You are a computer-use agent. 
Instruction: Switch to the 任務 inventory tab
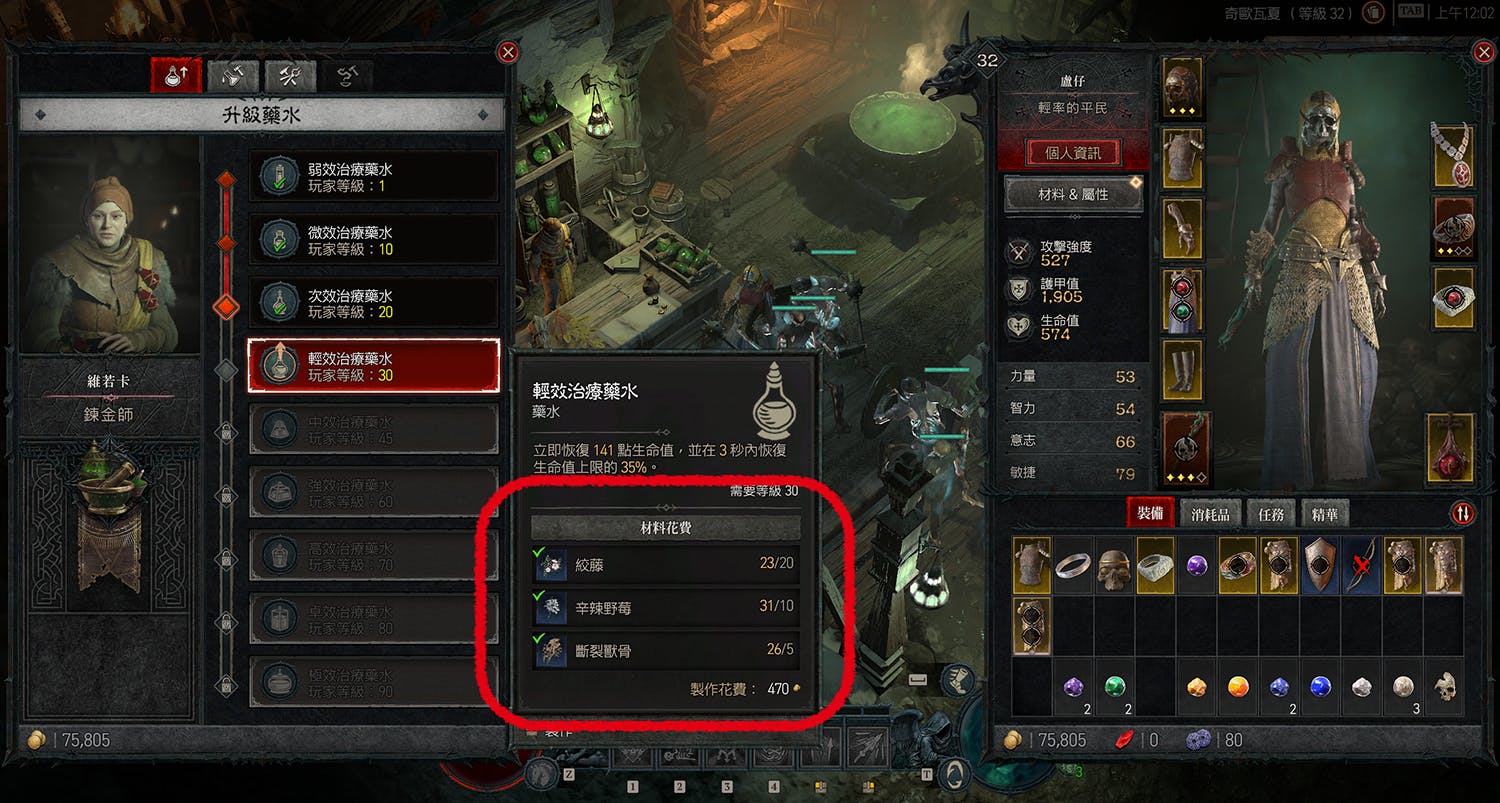(x=1271, y=514)
